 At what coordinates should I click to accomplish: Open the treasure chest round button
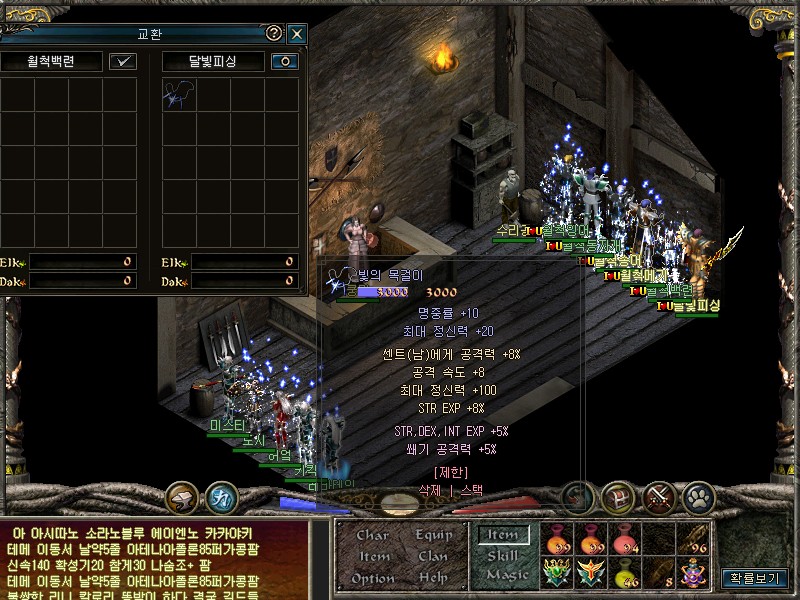[618, 496]
